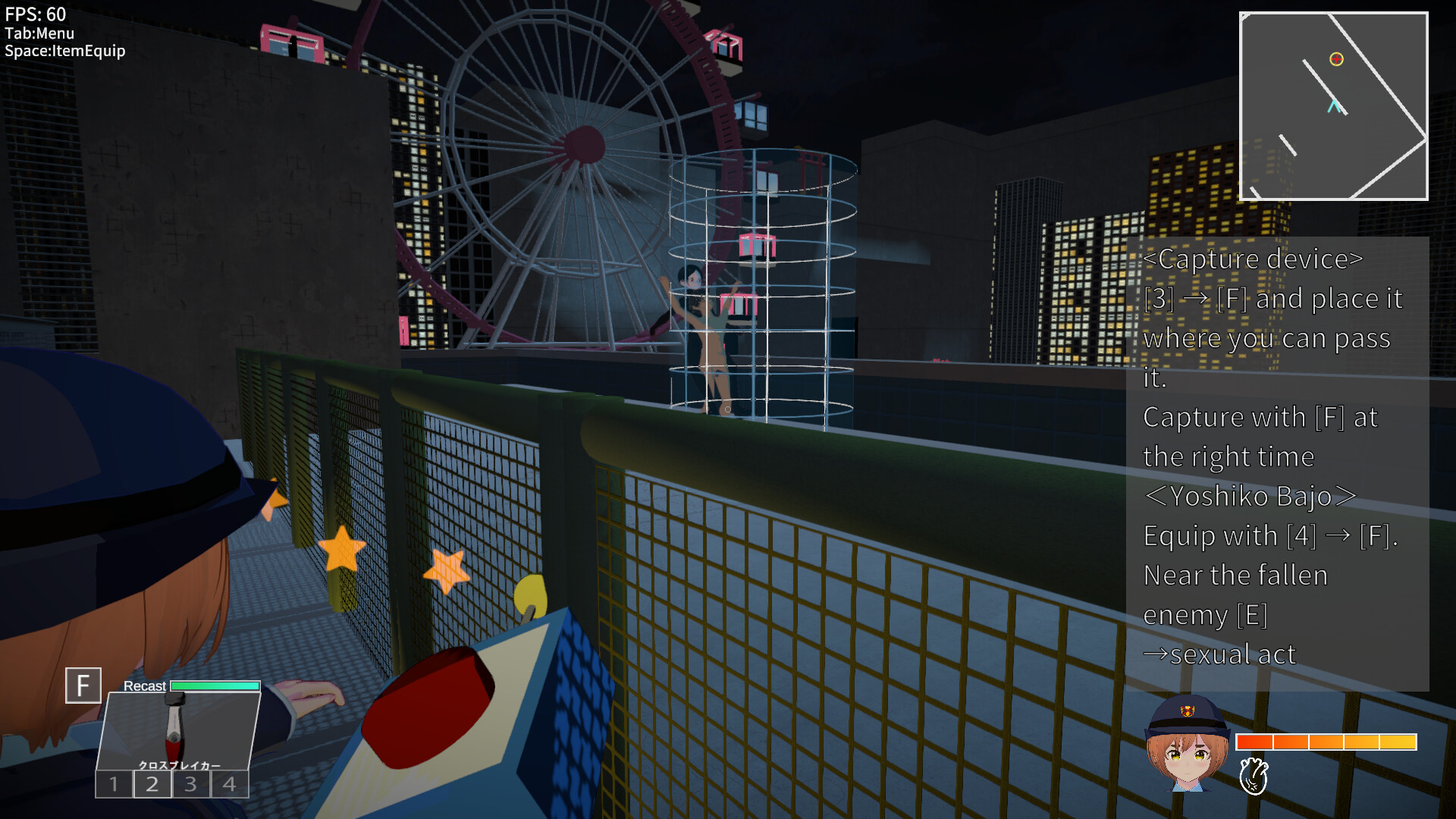Toggle hotbar slot 3

(190, 784)
